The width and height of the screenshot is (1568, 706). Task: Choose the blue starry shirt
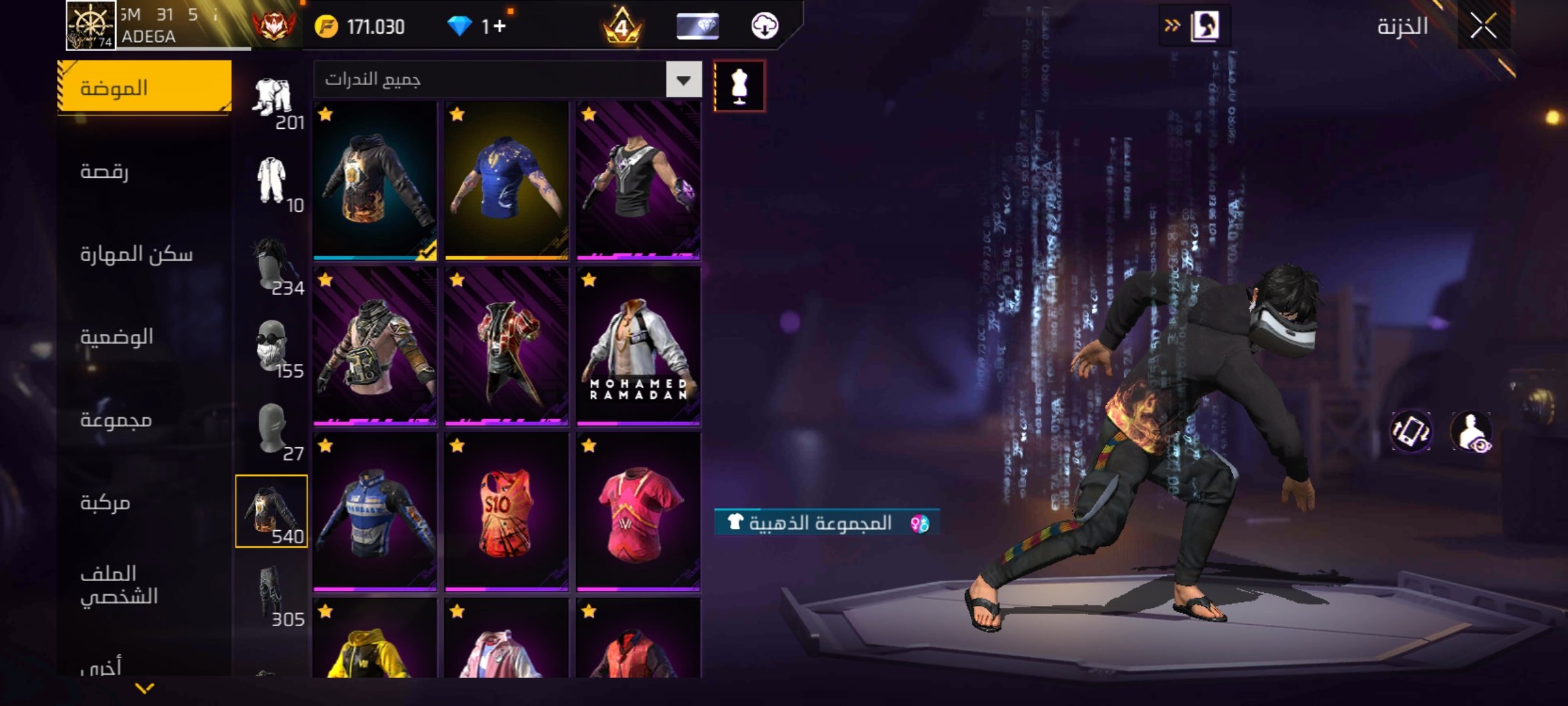tap(506, 180)
